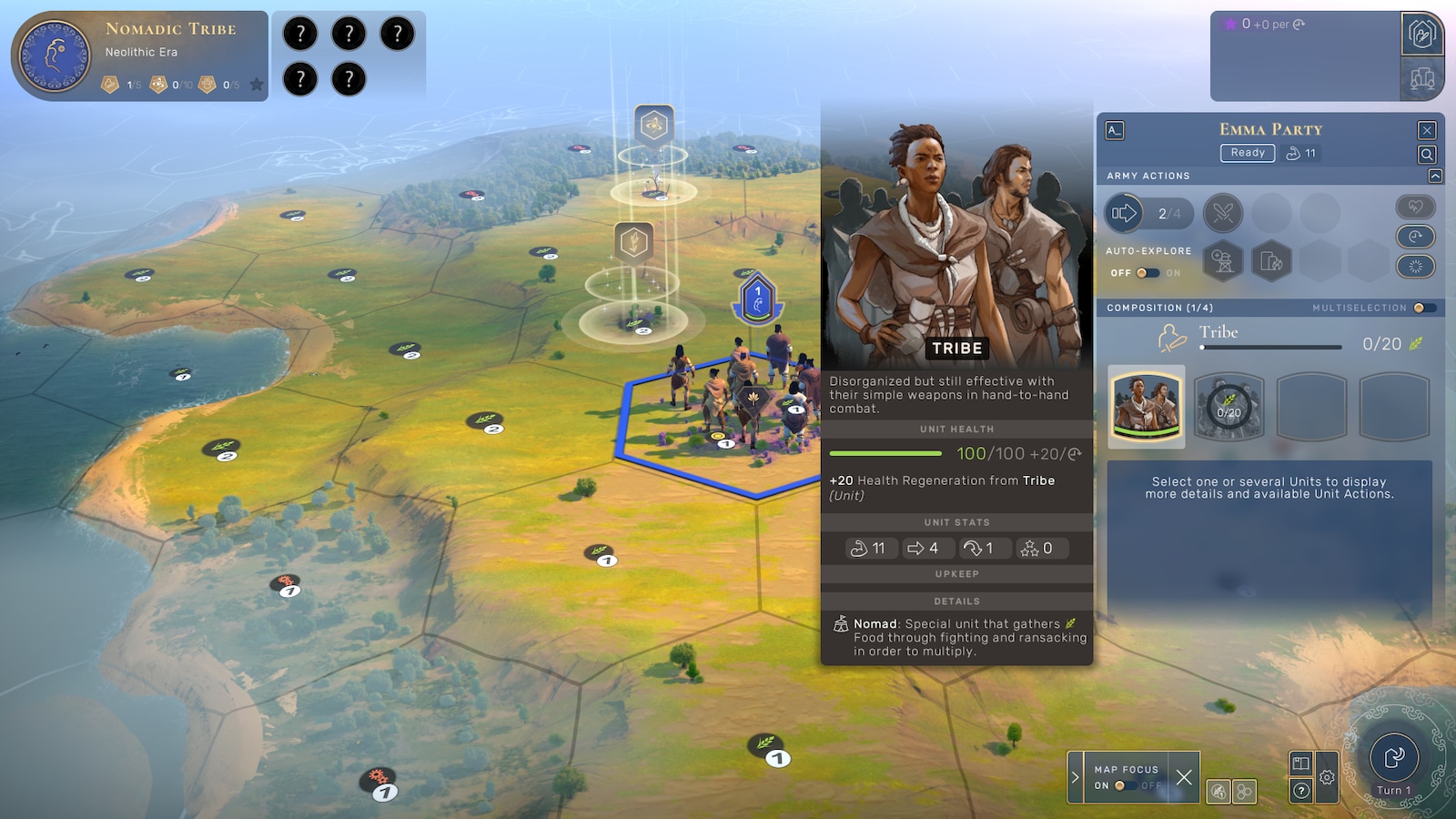Close the Emma Party army panel
Image resolution: width=1456 pixels, height=819 pixels.
click(1427, 130)
